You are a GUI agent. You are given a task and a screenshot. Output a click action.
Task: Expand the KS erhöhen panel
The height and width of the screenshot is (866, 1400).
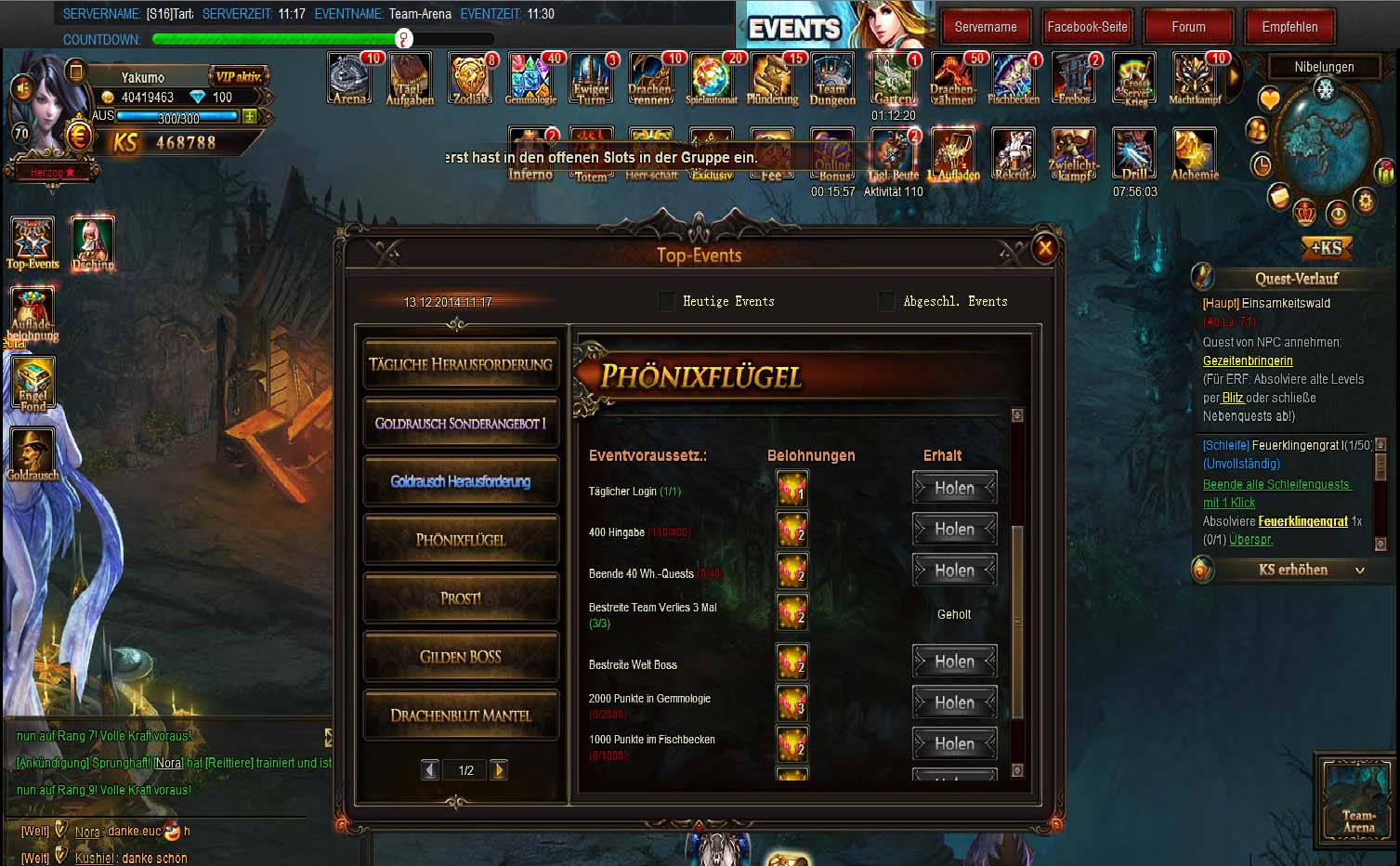(1292, 570)
